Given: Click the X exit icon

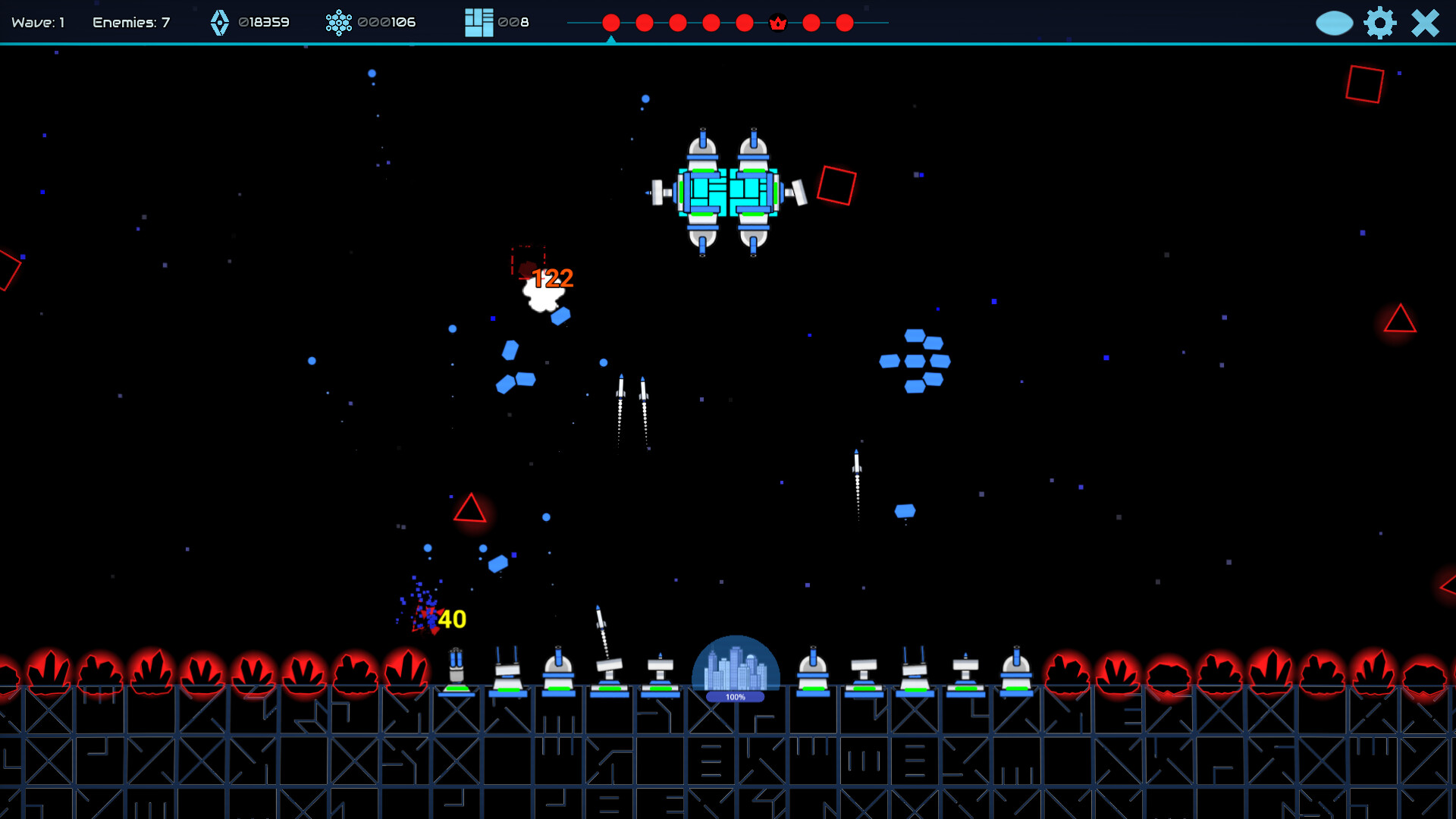Looking at the screenshot, I should [x=1424, y=23].
